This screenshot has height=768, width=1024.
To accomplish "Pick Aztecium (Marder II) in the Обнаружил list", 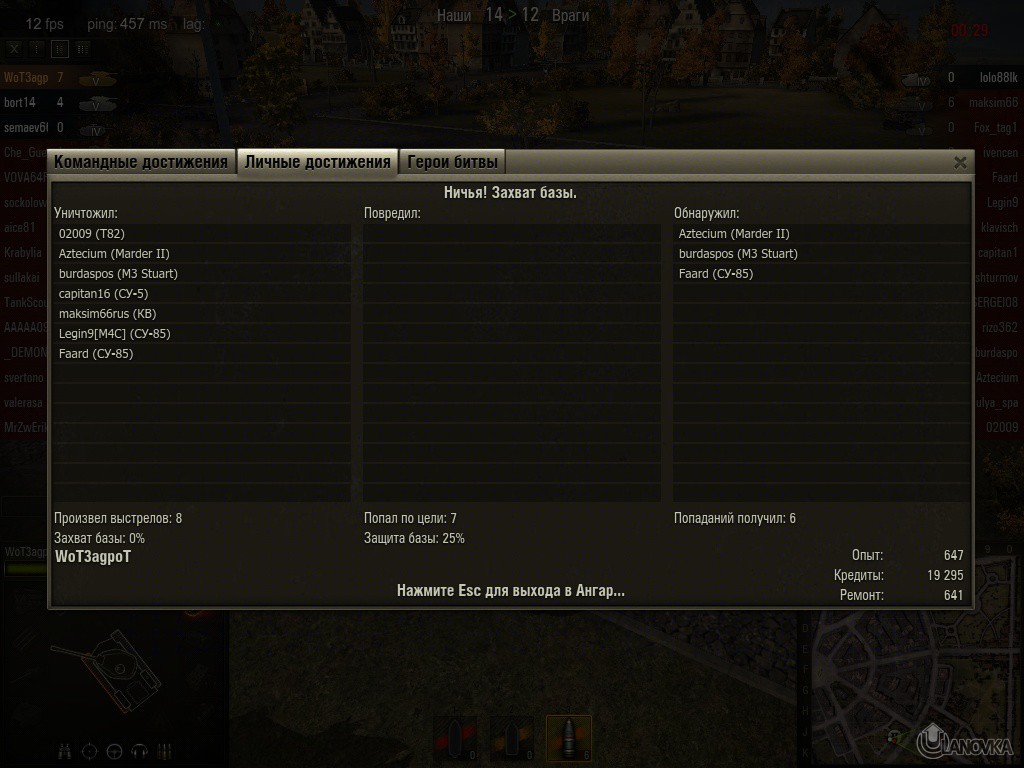I will (734, 234).
